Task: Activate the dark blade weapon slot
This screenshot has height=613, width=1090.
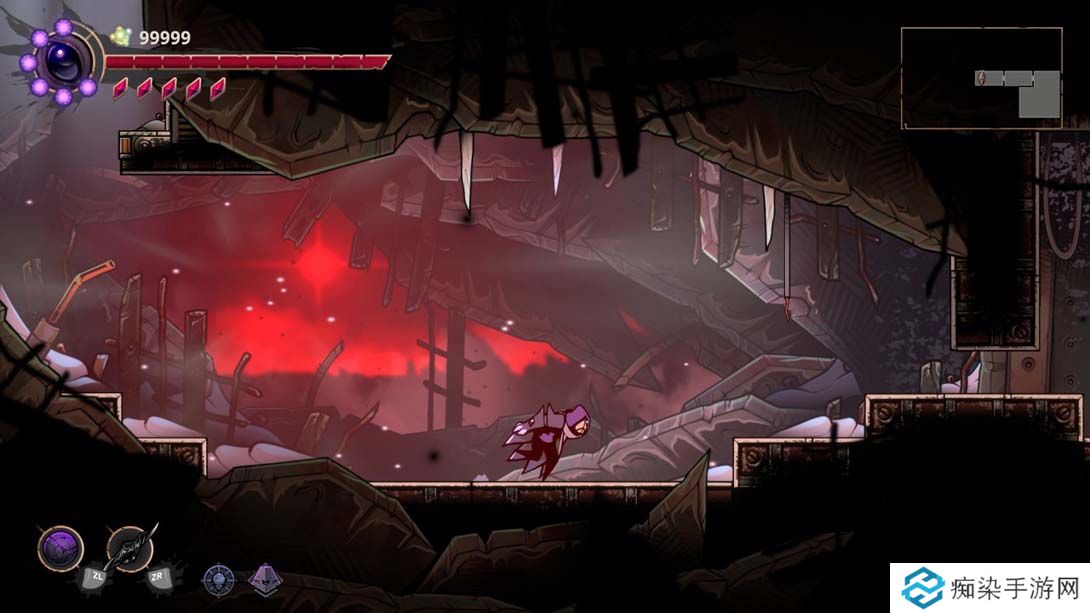Action: [x=129, y=548]
